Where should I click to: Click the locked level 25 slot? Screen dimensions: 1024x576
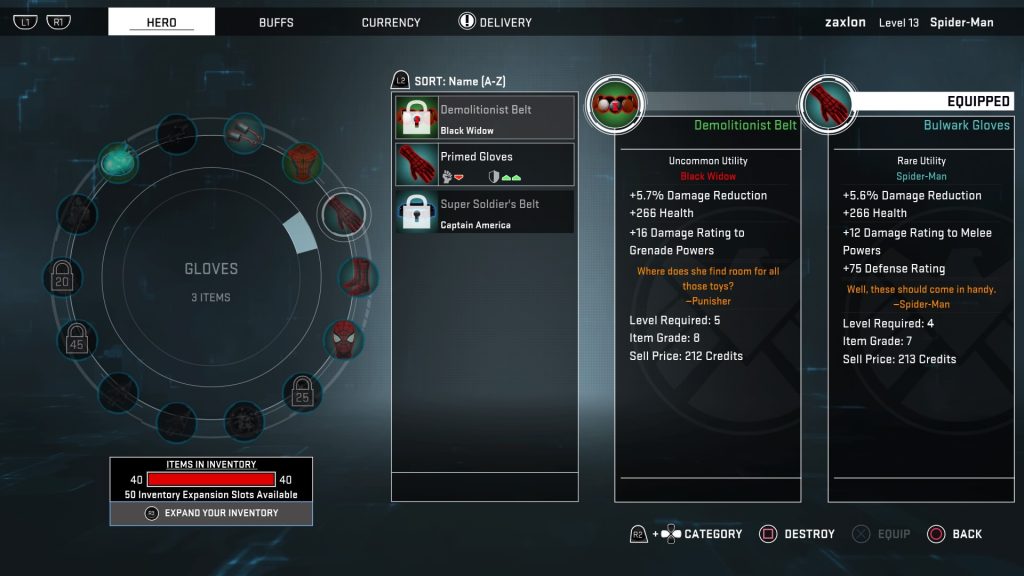tap(302, 393)
